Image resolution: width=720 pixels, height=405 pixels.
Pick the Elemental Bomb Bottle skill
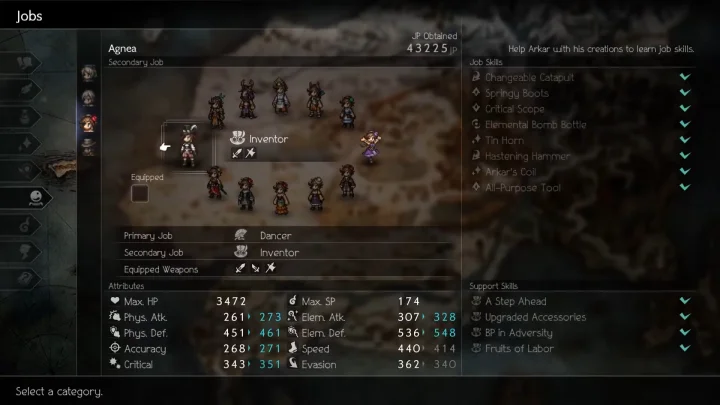pos(535,125)
